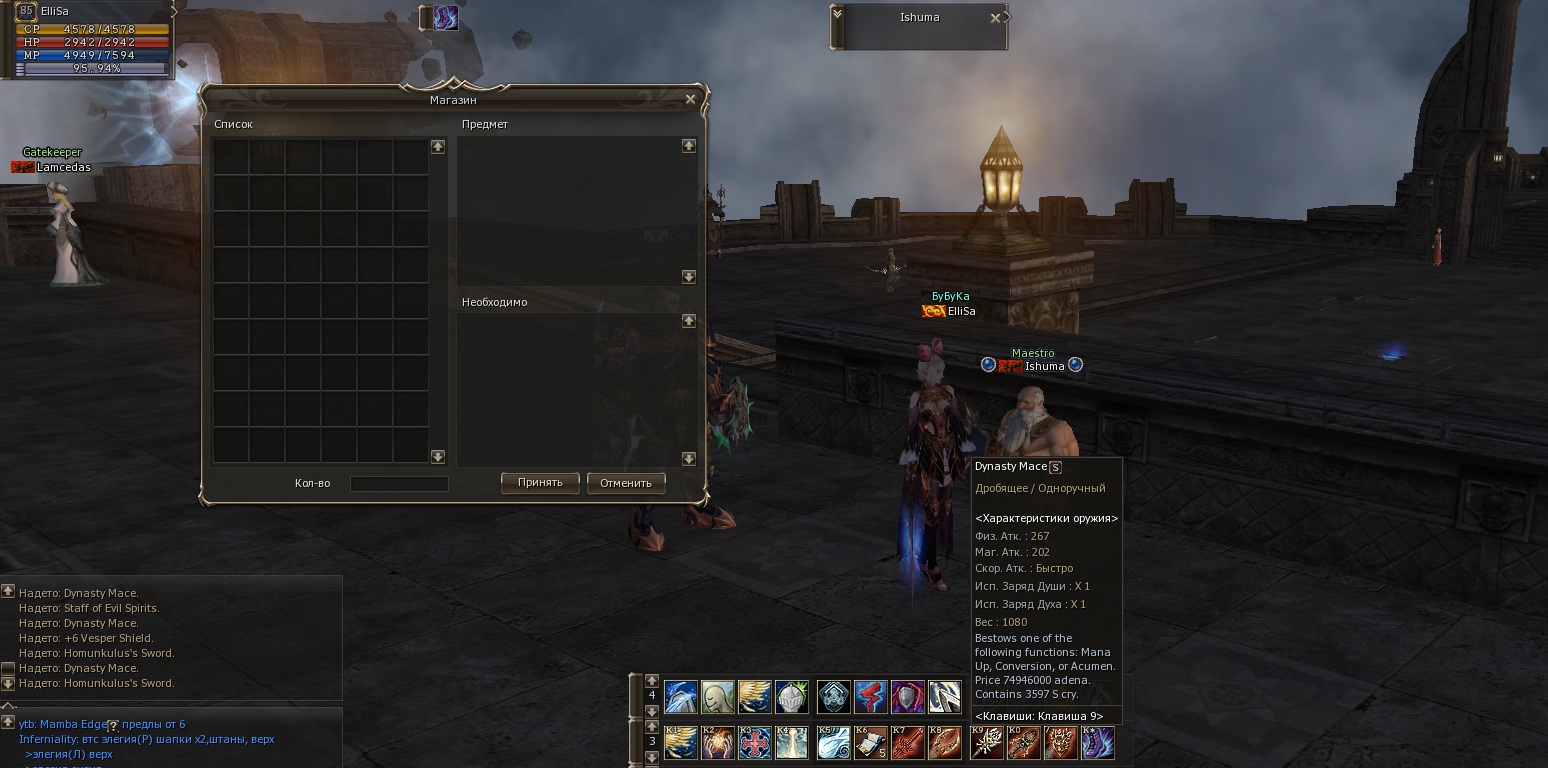Click the purple boot buff icon
This screenshot has width=1548, height=768.
[445, 18]
